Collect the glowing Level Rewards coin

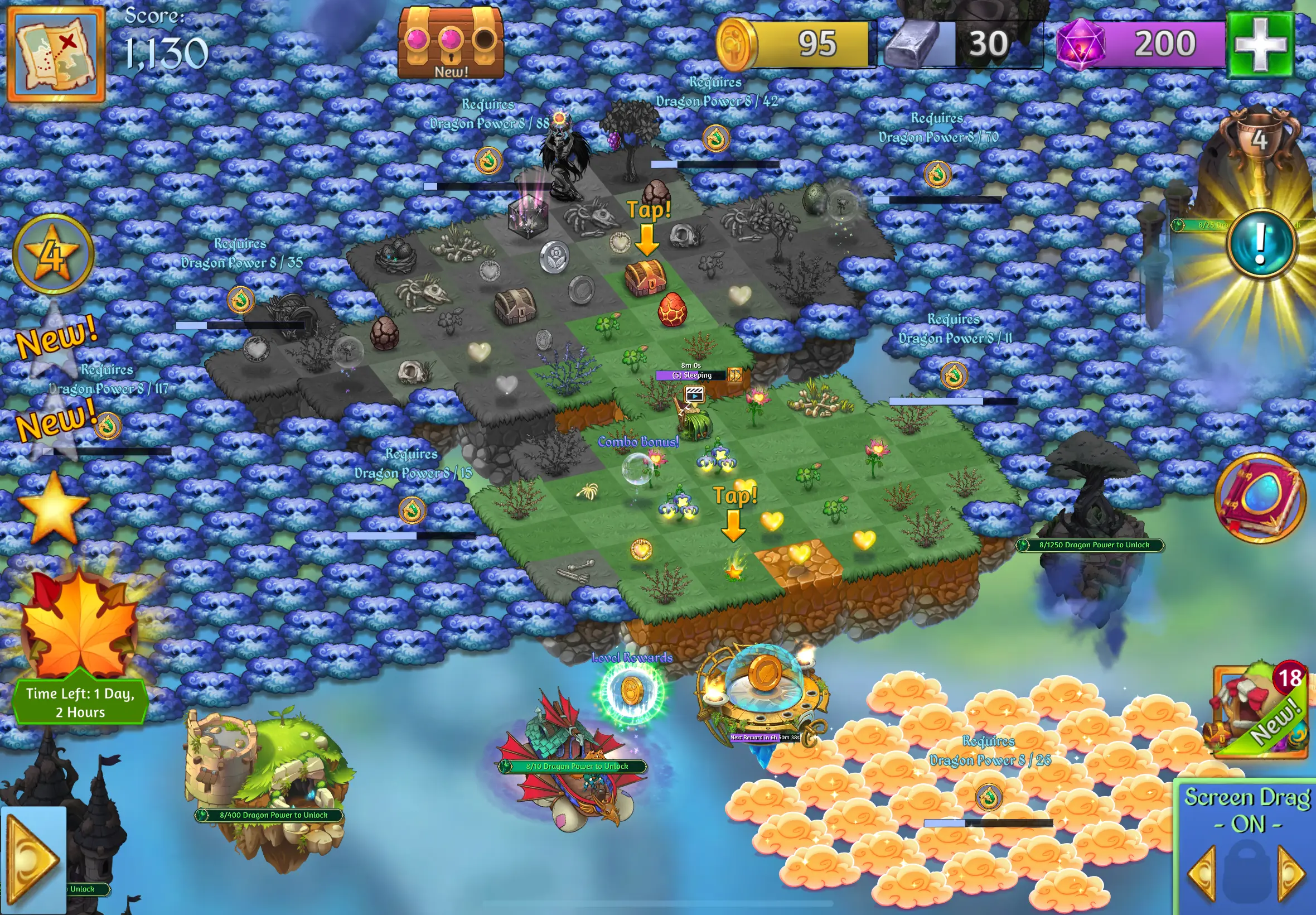click(631, 691)
